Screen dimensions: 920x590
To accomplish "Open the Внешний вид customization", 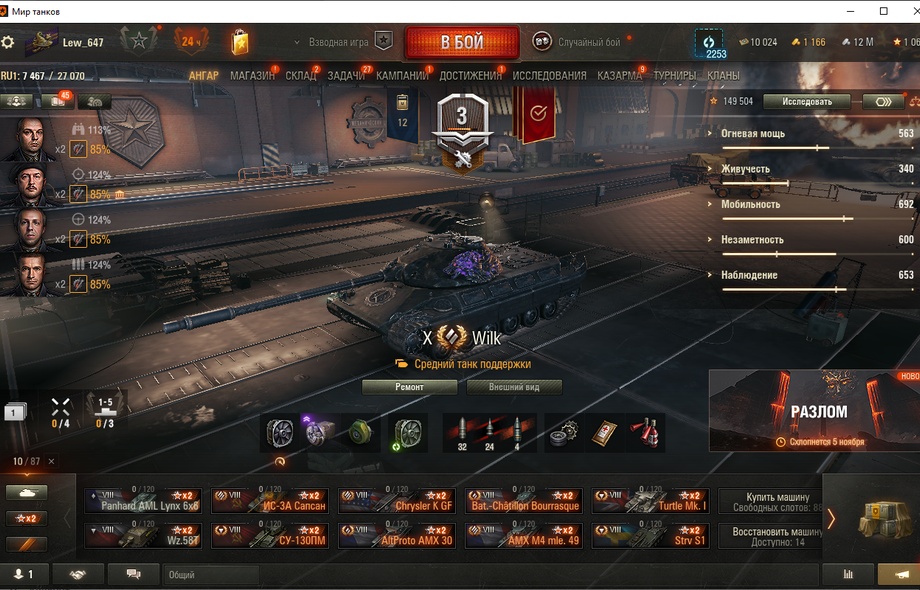I will pyautogui.click(x=512, y=387).
